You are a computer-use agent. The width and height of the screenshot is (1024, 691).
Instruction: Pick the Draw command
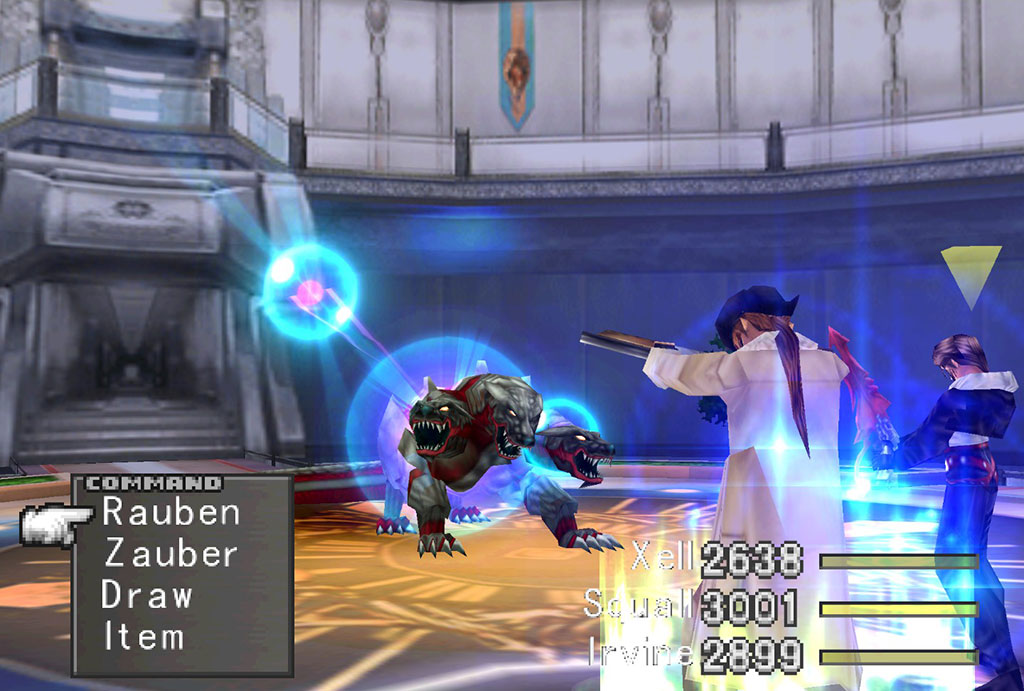click(147, 595)
